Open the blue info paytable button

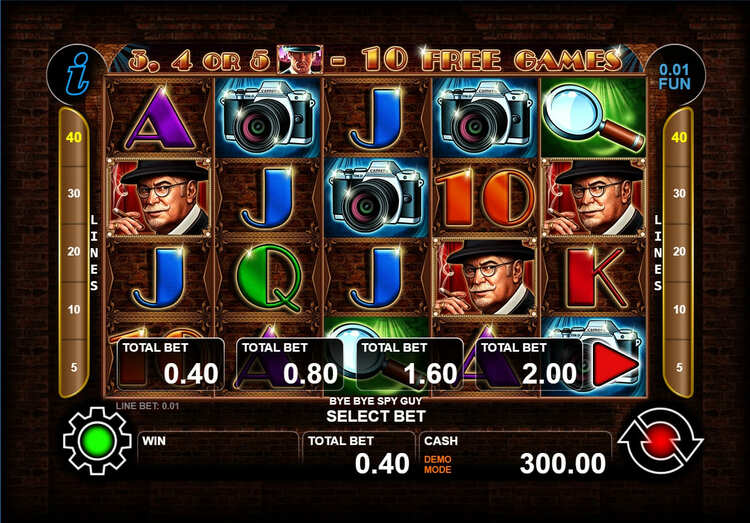point(77,73)
